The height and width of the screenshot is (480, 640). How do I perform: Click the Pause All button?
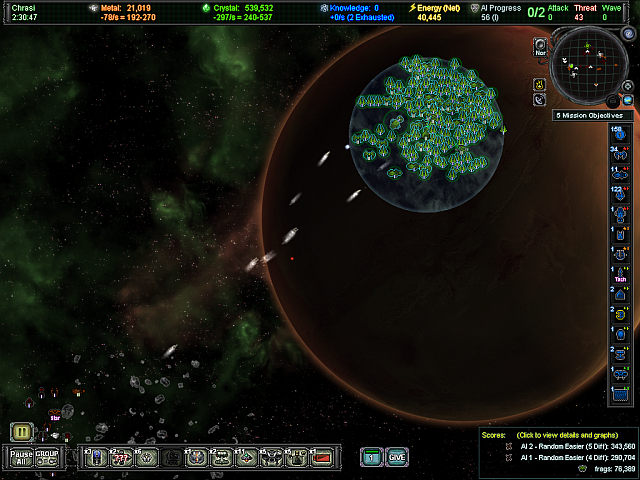click(x=21, y=457)
